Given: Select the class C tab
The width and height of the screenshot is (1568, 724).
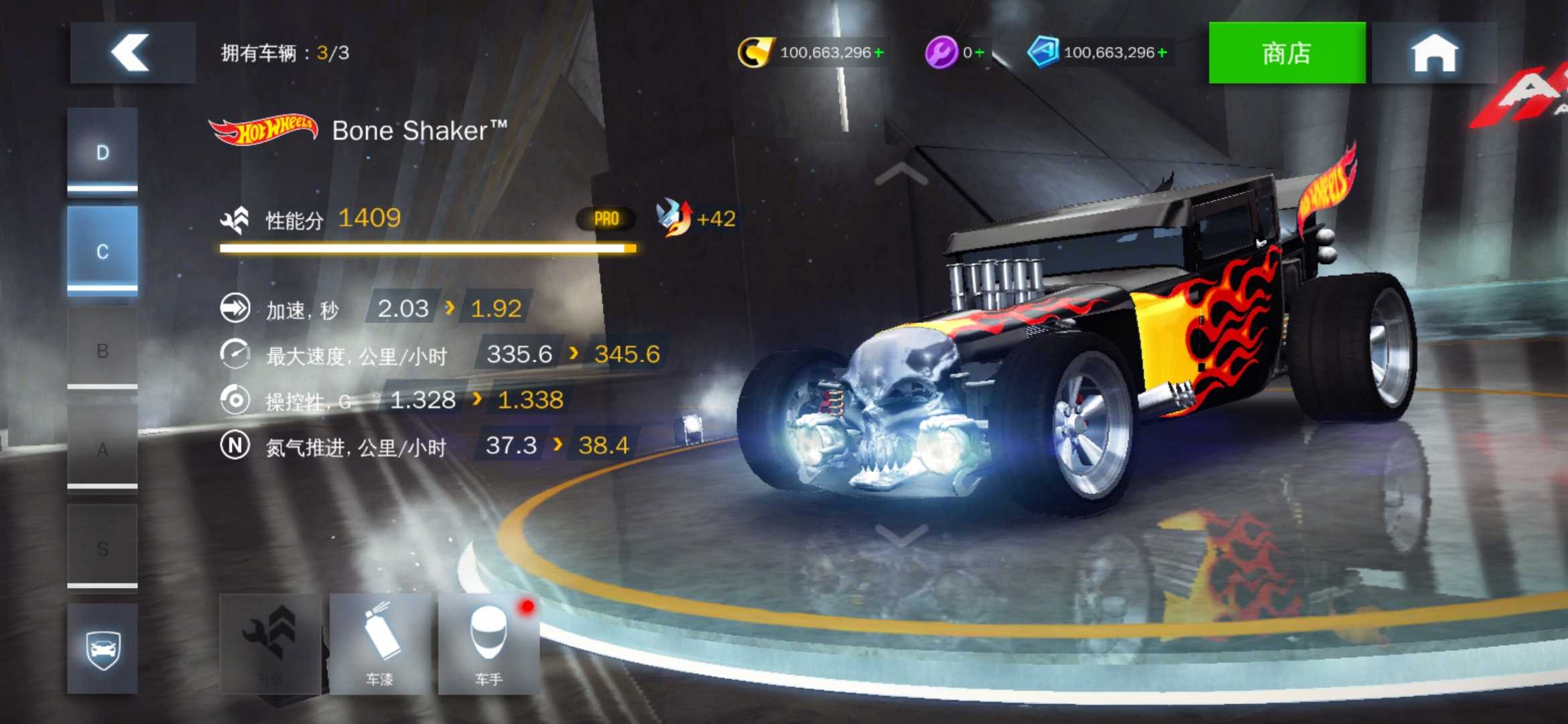Looking at the screenshot, I should pos(103,251).
